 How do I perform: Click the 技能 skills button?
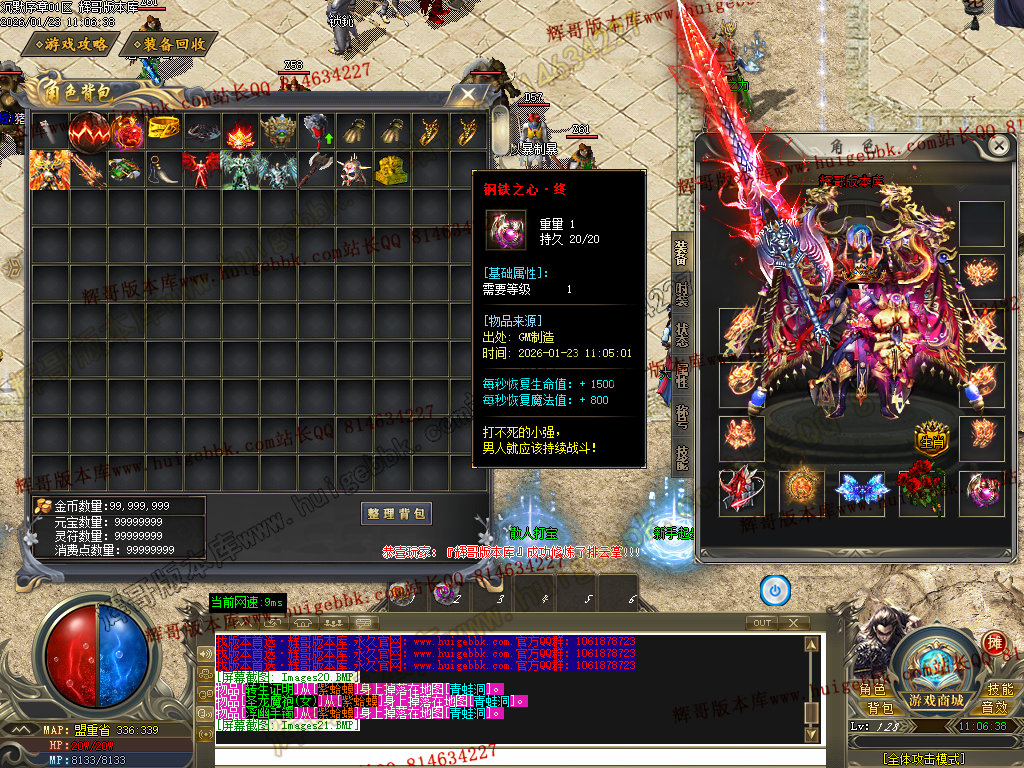[x=999, y=690]
